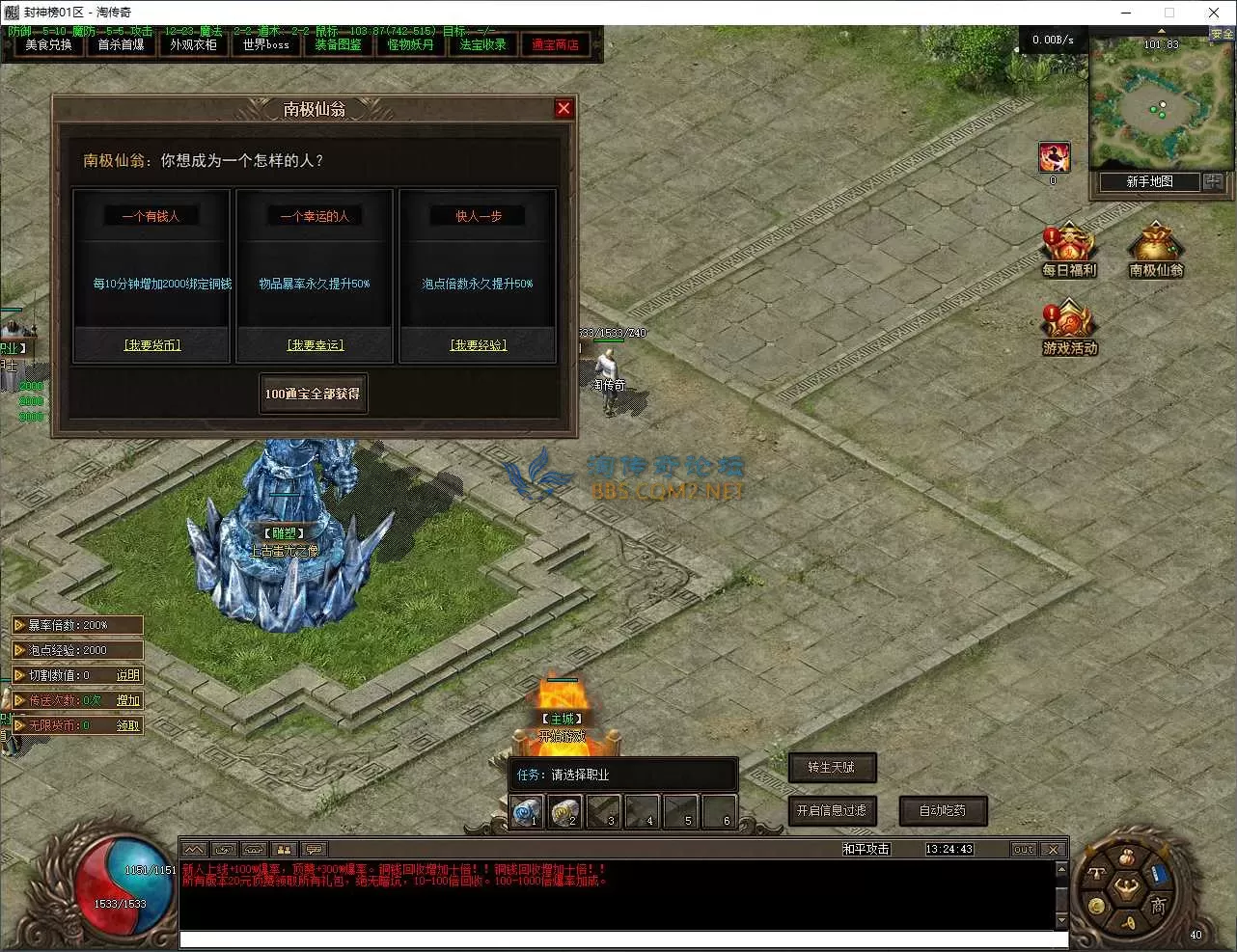
Task: Open the 通宝商店 shop
Action: [x=555, y=45]
